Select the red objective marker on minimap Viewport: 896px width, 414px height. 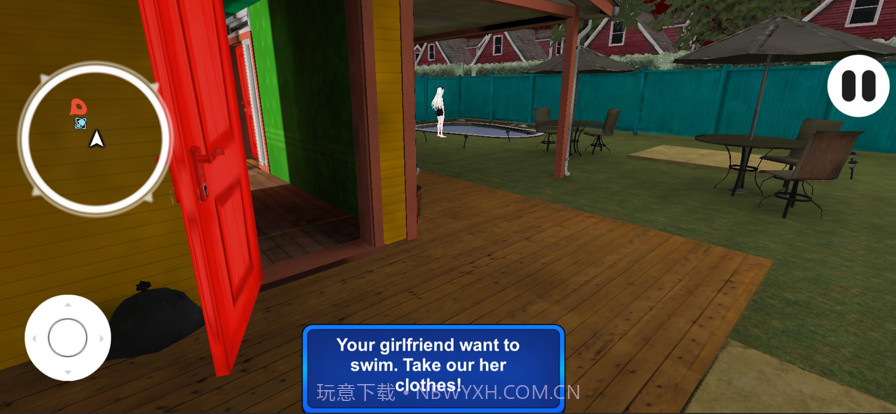(x=77, y=106)
